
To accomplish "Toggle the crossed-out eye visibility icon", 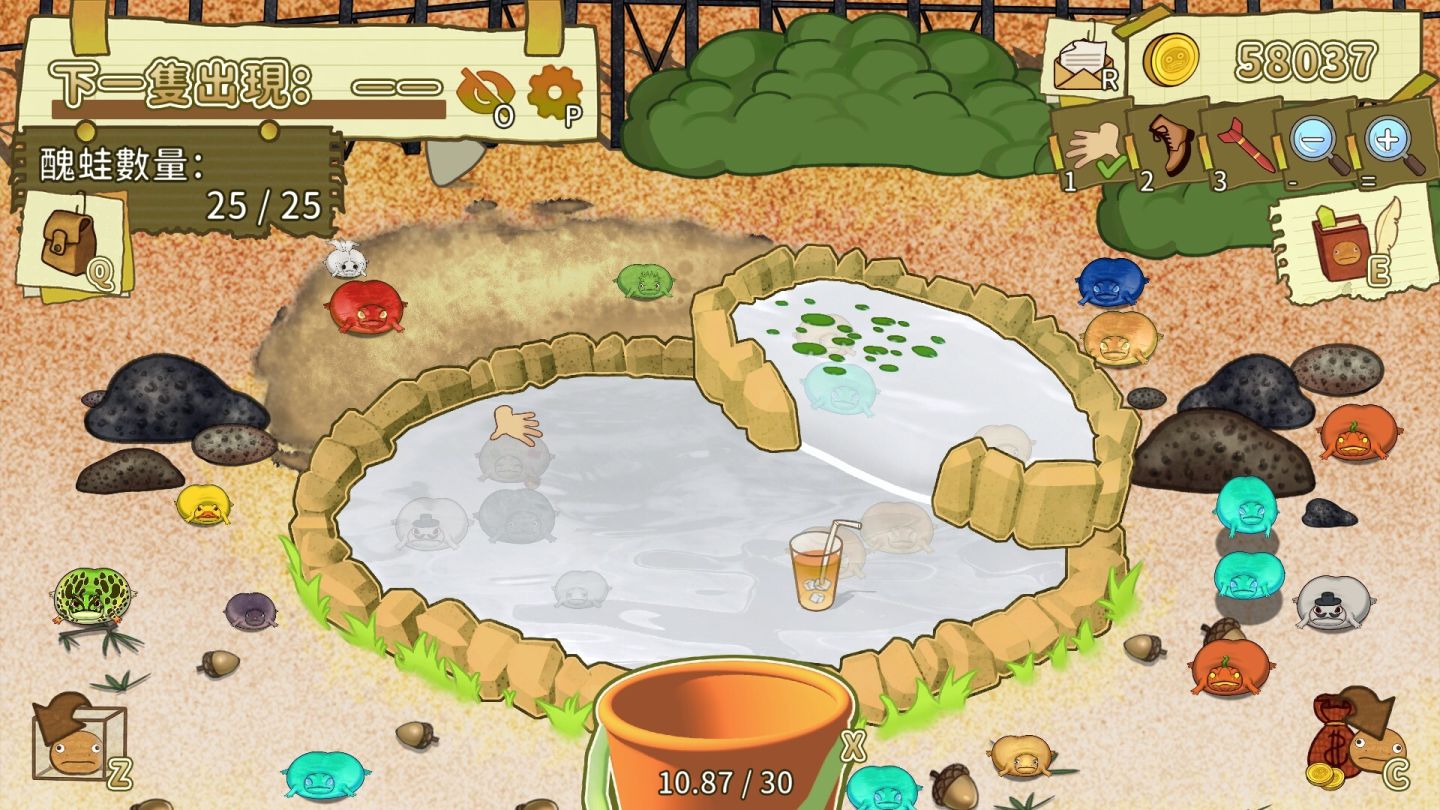I will tap(484, 93).
